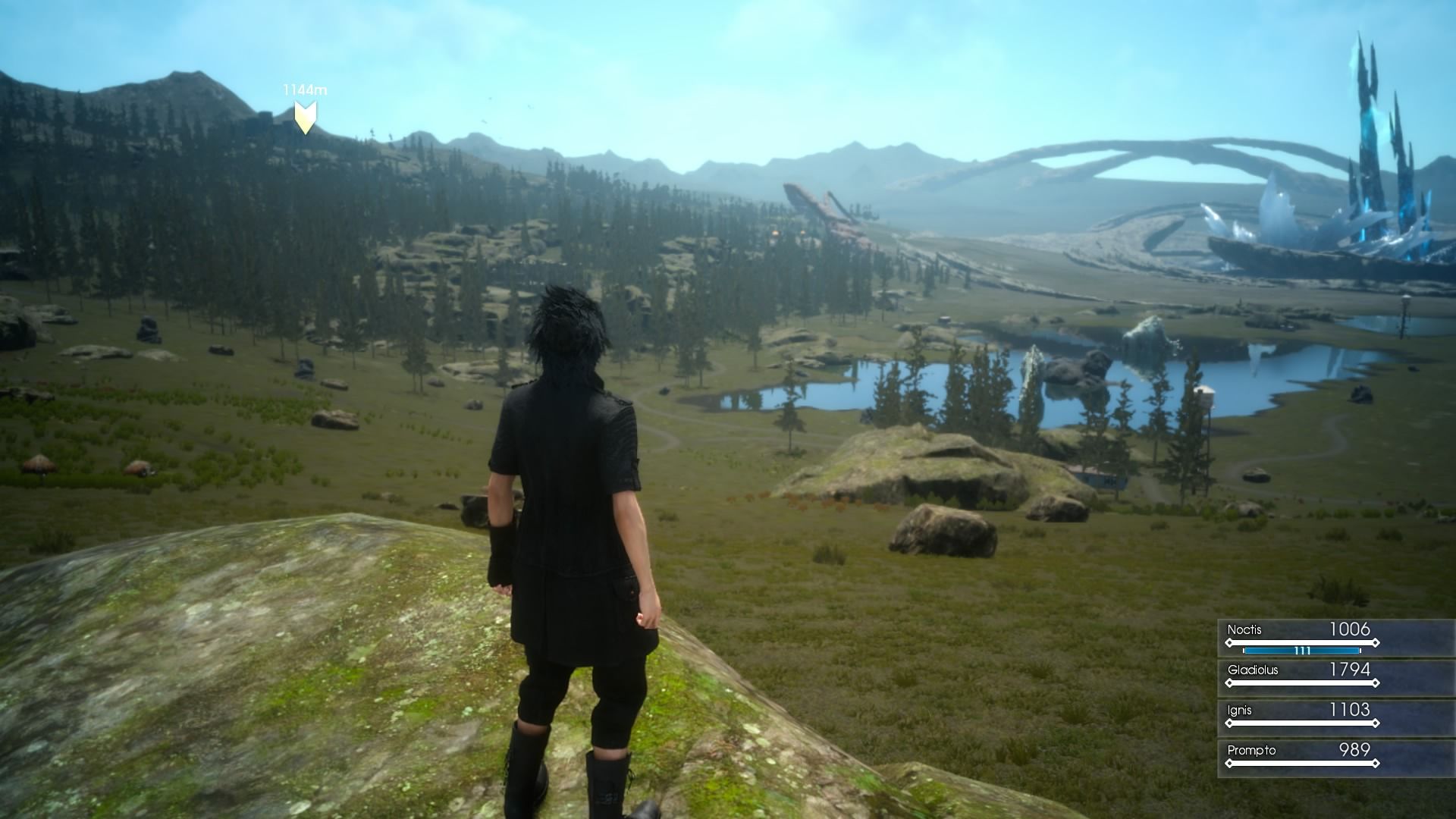Click the Gladiolus name label
This screenshot has width=1456, height=819.
tap(1253, 670)
